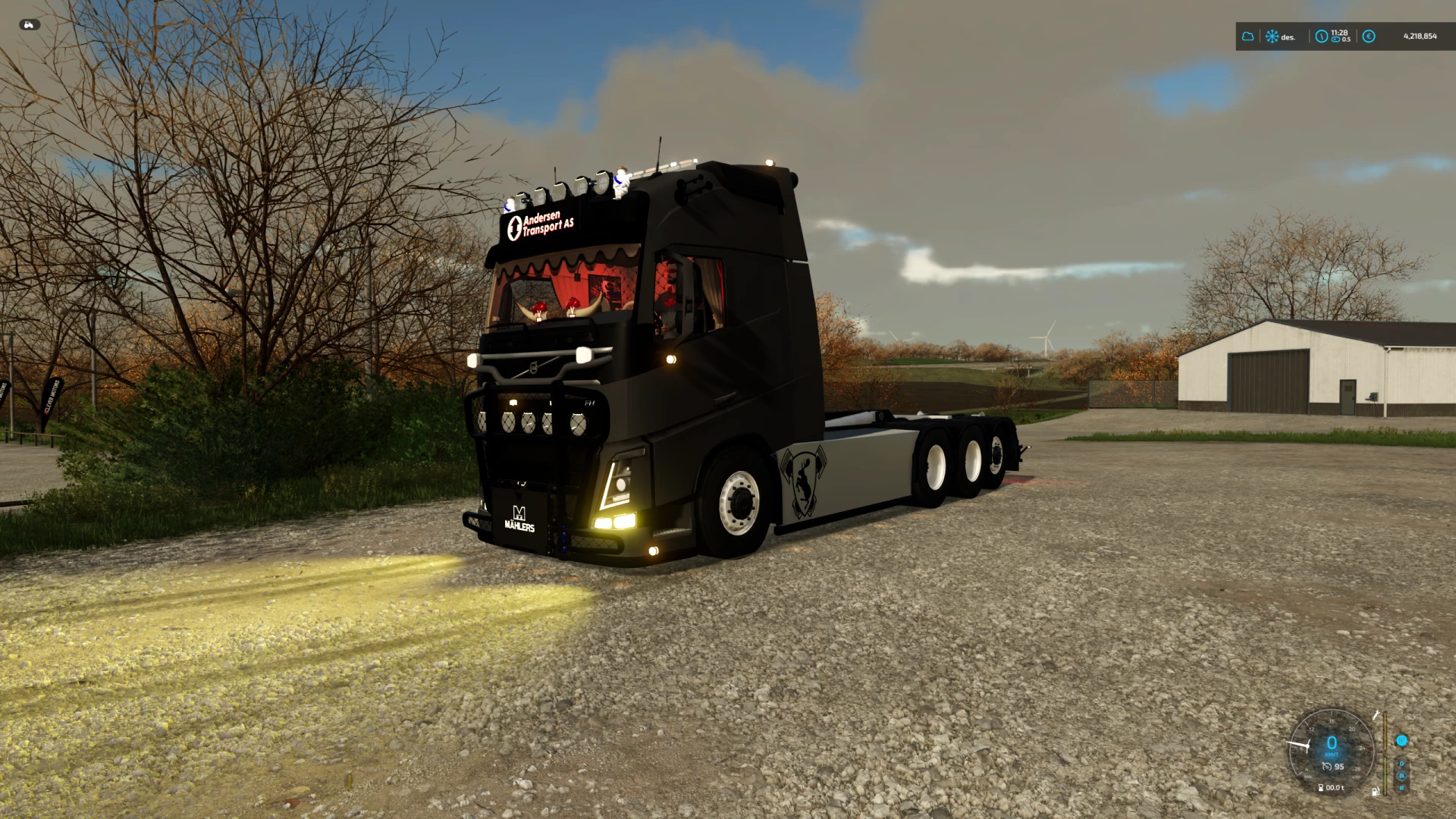Switch to Neutral (N) gear
This screenshot has height=819, width=1456.
coord(1401,775)
